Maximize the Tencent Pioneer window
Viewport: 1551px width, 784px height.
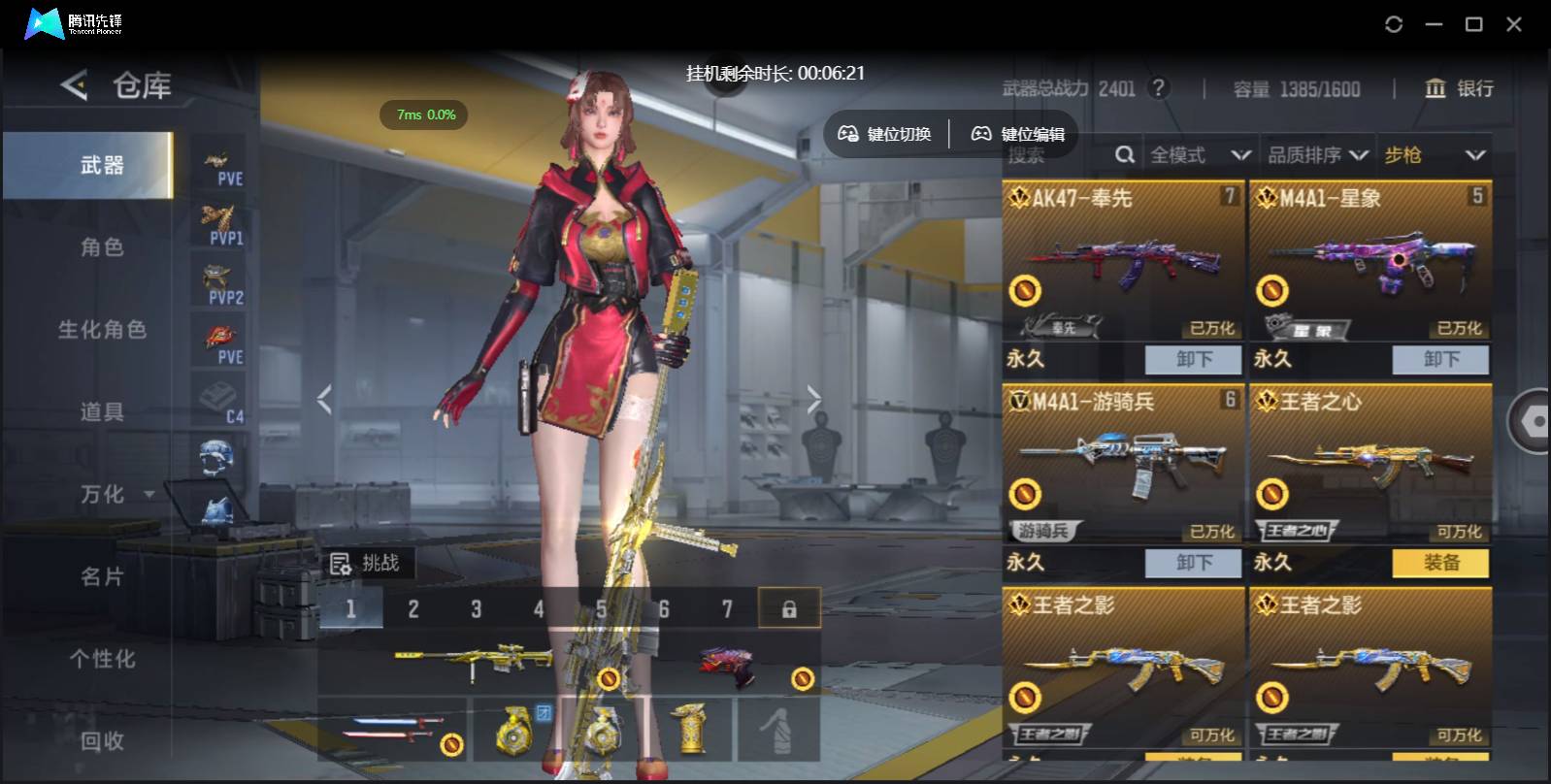(x=1473, y=24)
